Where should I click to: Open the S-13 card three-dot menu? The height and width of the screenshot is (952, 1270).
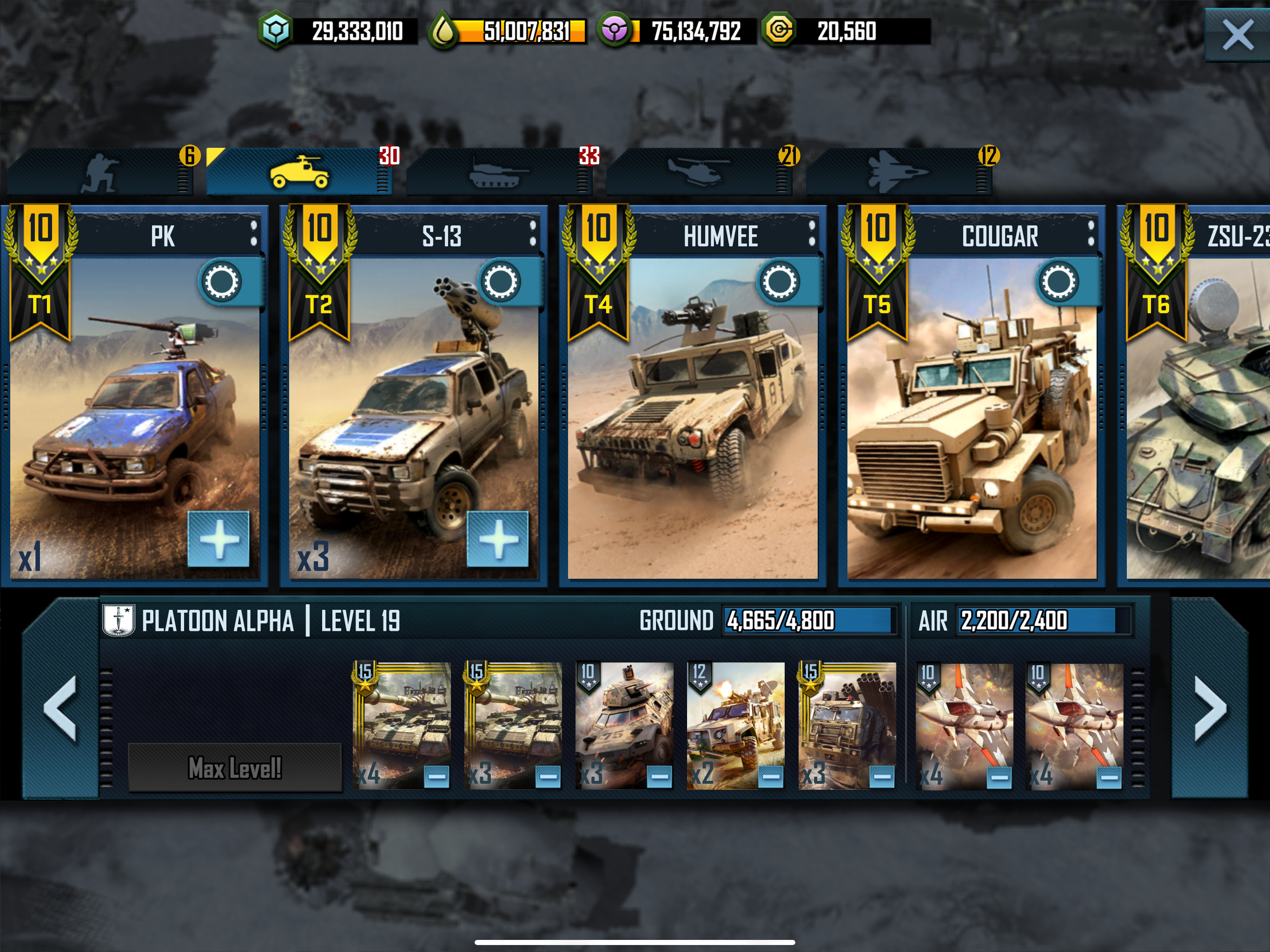pyautogui.click(x=533, y=234)
